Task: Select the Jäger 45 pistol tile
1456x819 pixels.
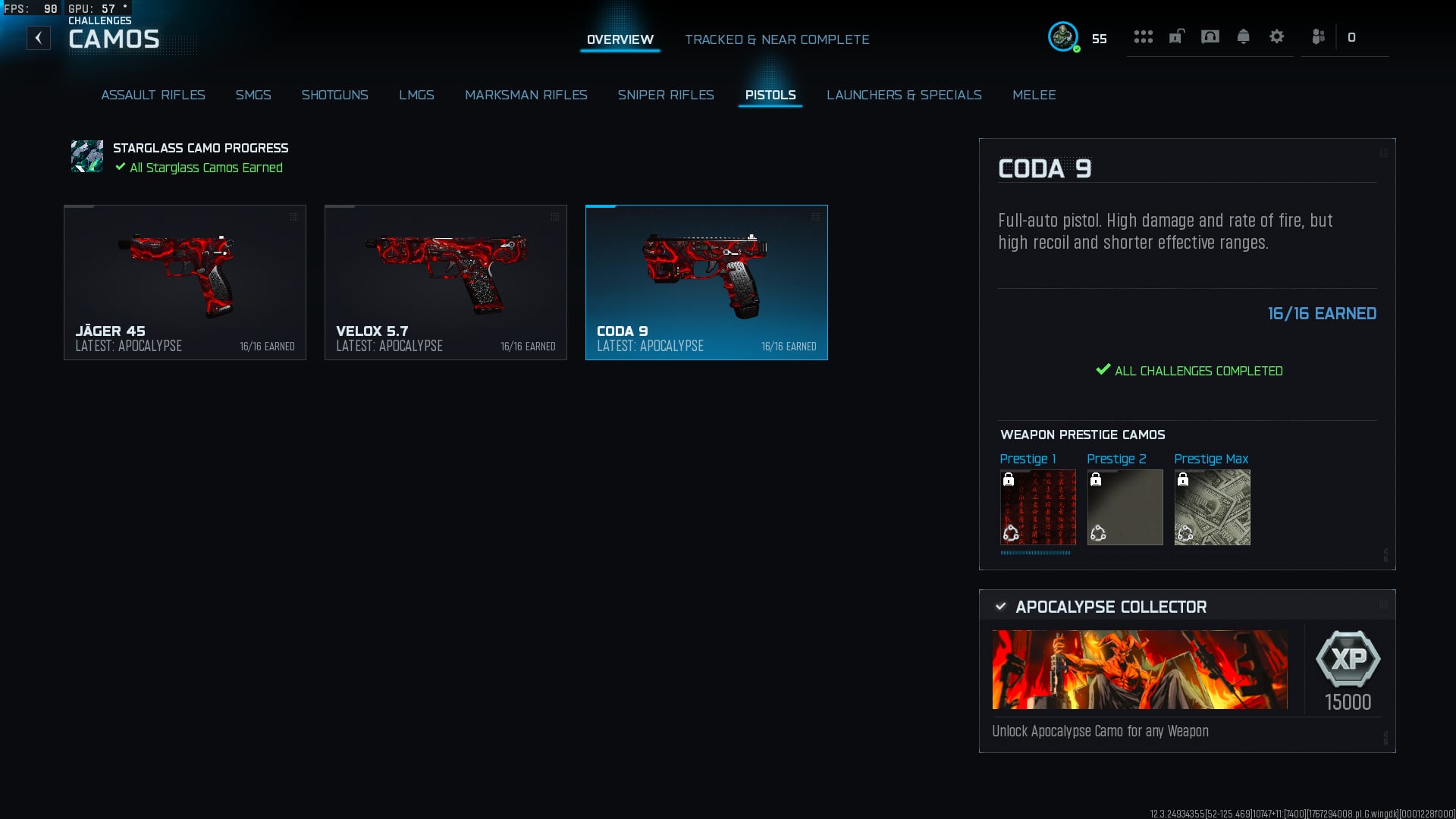Action: (185, 282)
